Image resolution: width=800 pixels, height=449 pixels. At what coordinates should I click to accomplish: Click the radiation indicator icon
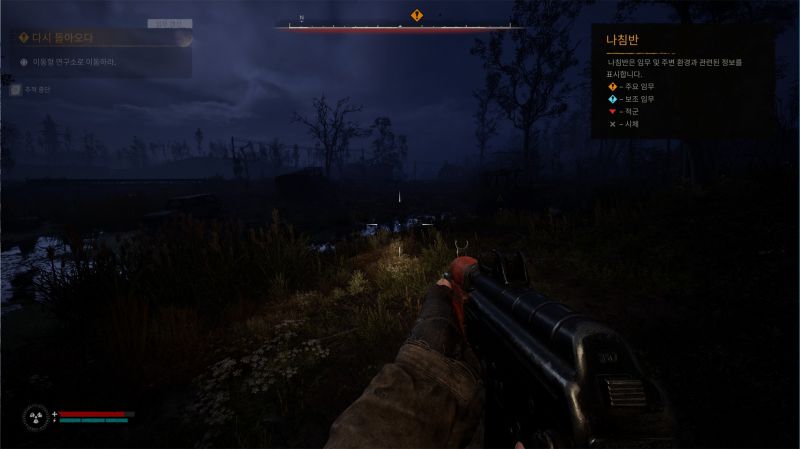click(x=36, y=417)
